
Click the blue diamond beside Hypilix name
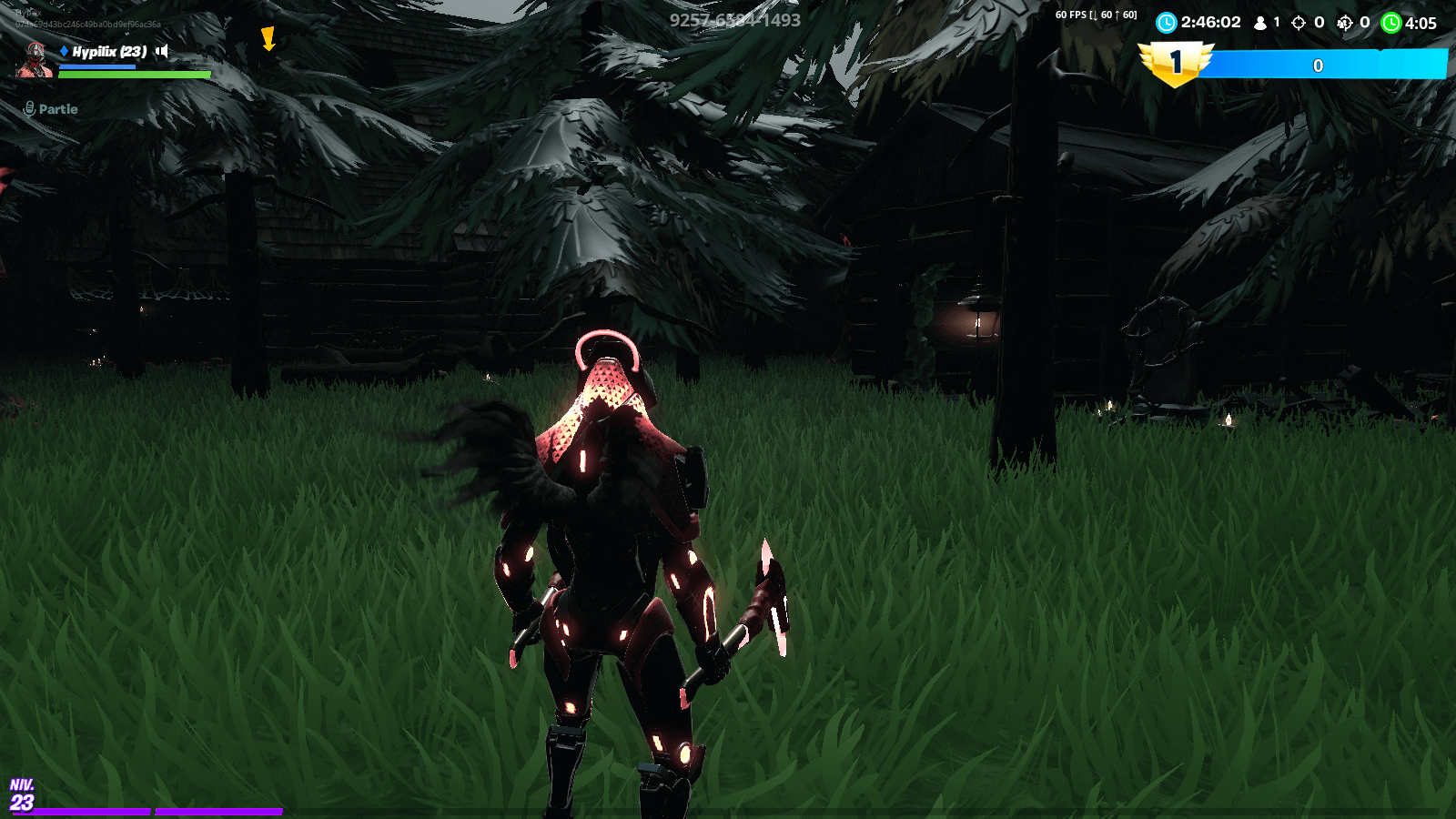[x=64, y=52]
